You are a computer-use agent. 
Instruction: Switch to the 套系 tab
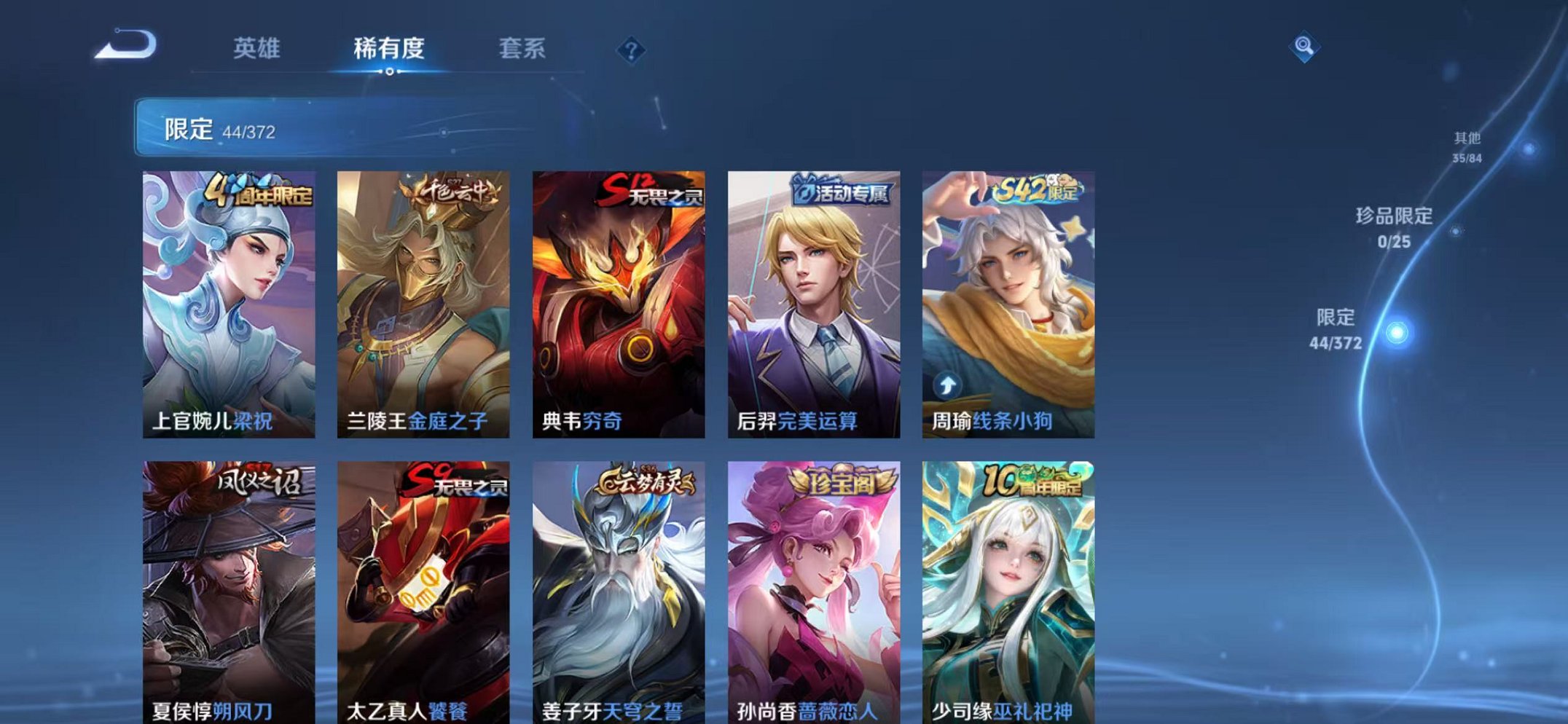tap(523, 46)
